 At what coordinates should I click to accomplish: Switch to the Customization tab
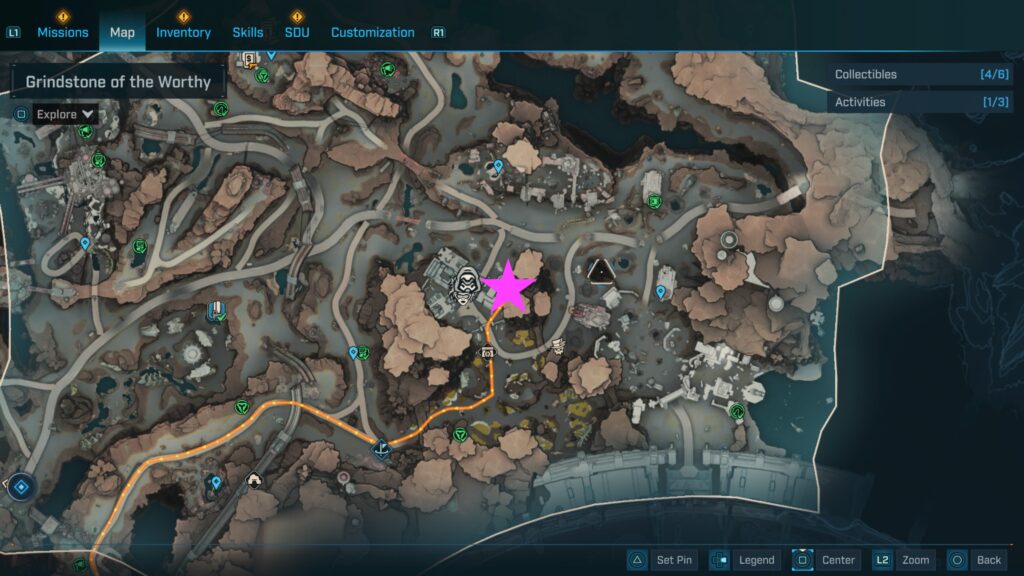point(372,32)
